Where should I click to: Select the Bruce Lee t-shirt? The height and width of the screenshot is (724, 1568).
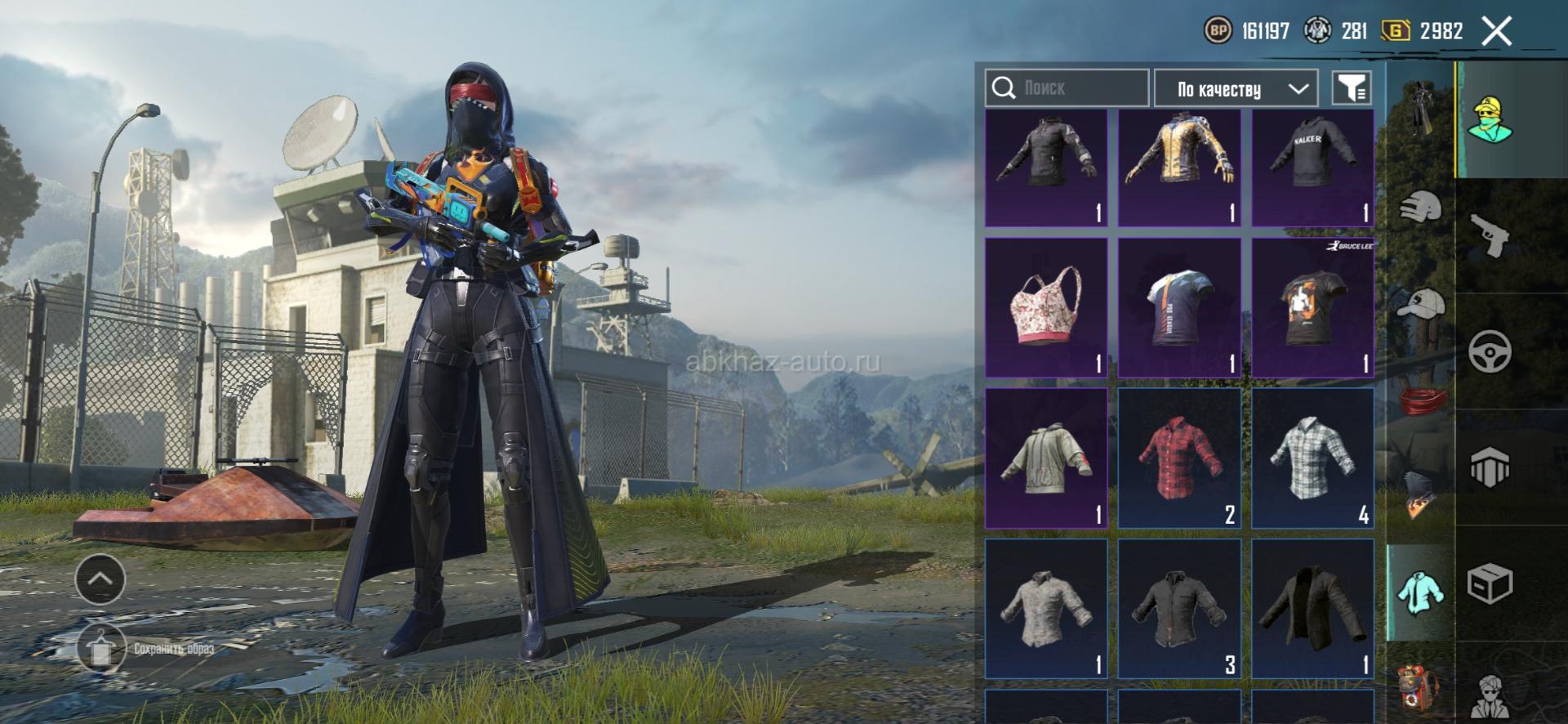(1312, 307)
